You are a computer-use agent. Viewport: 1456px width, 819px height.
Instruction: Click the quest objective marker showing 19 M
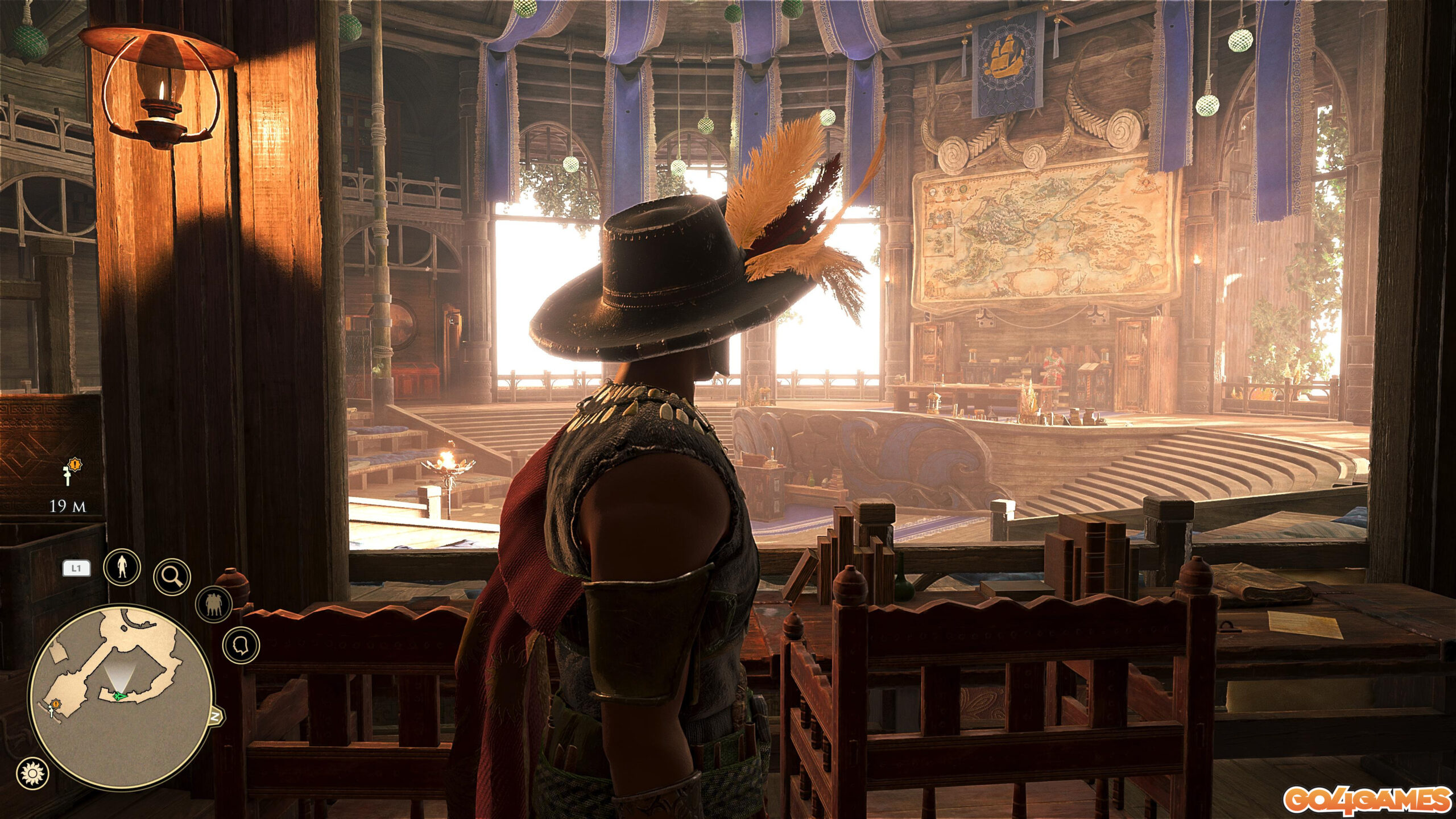point(69,473)
